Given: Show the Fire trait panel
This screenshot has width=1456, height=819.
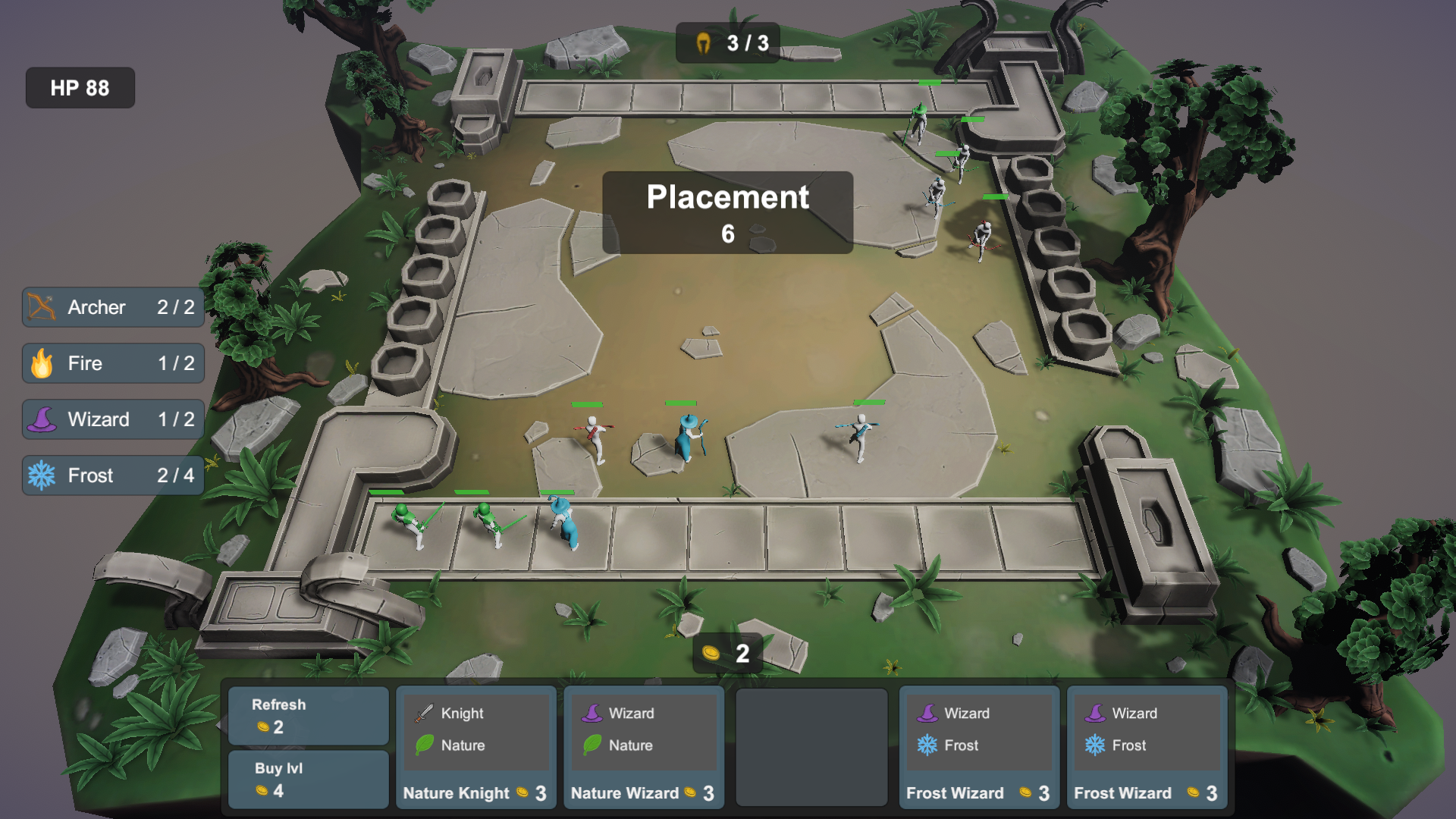Looking at the screenshot, I should point(113,363).
